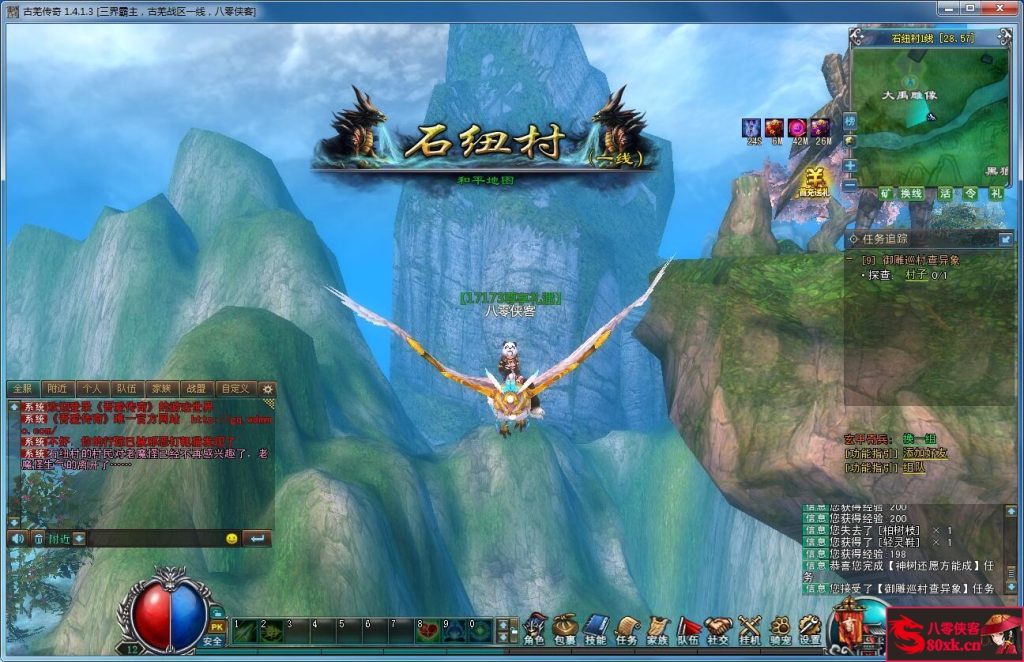1024x662 pixels.
Task: Open the 角色 character panel
Action: pyautogui.click(x=535, y=628)
